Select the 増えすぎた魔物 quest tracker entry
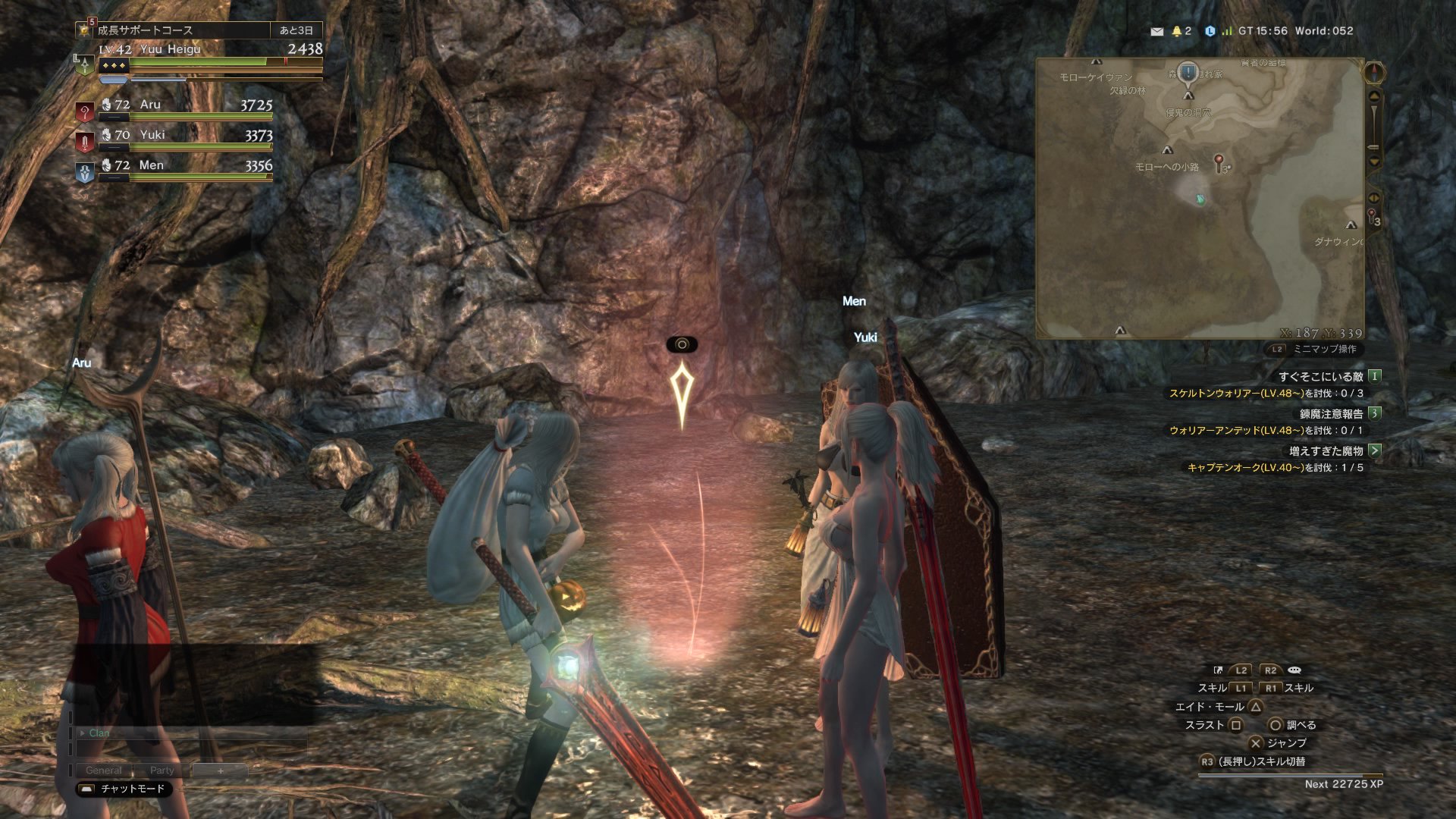The width and height of the screenshot is (1456, 819). (x=1326, y=451)
